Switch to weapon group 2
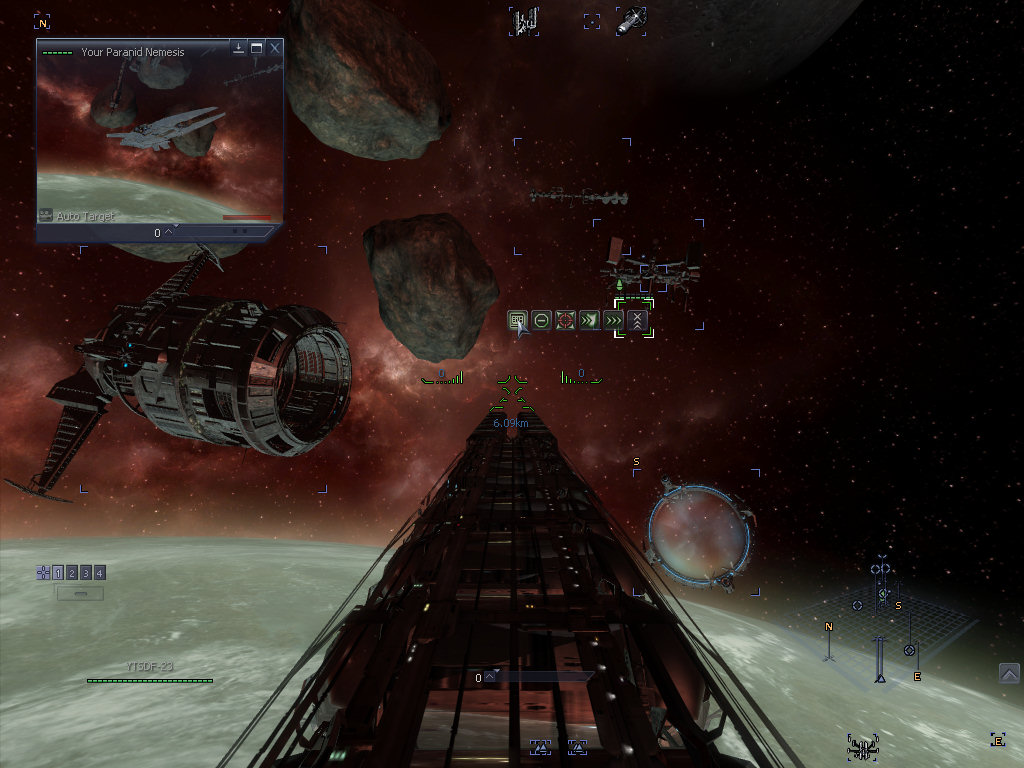 [x=72, y=573]
